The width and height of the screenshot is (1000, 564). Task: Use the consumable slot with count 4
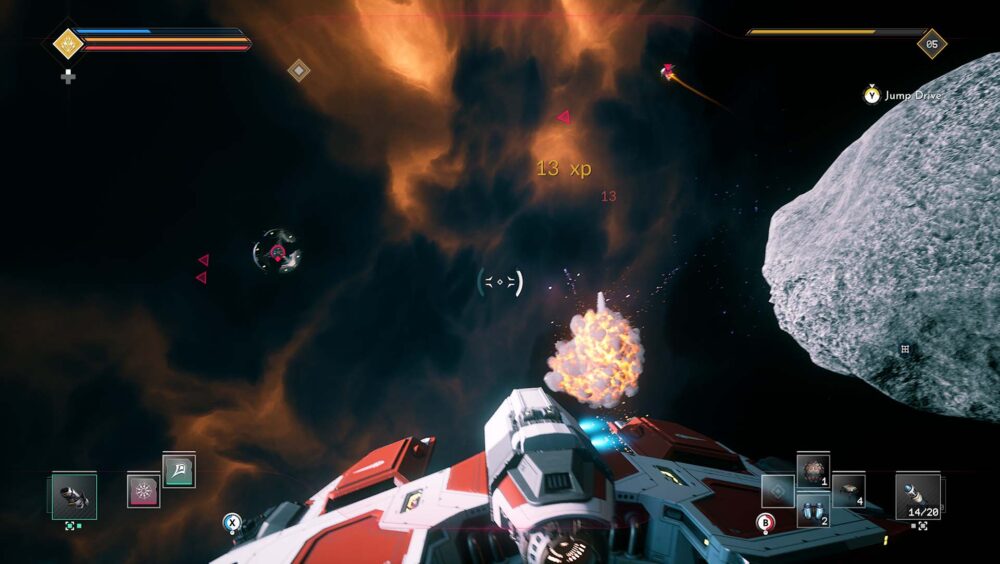[848, 490]
